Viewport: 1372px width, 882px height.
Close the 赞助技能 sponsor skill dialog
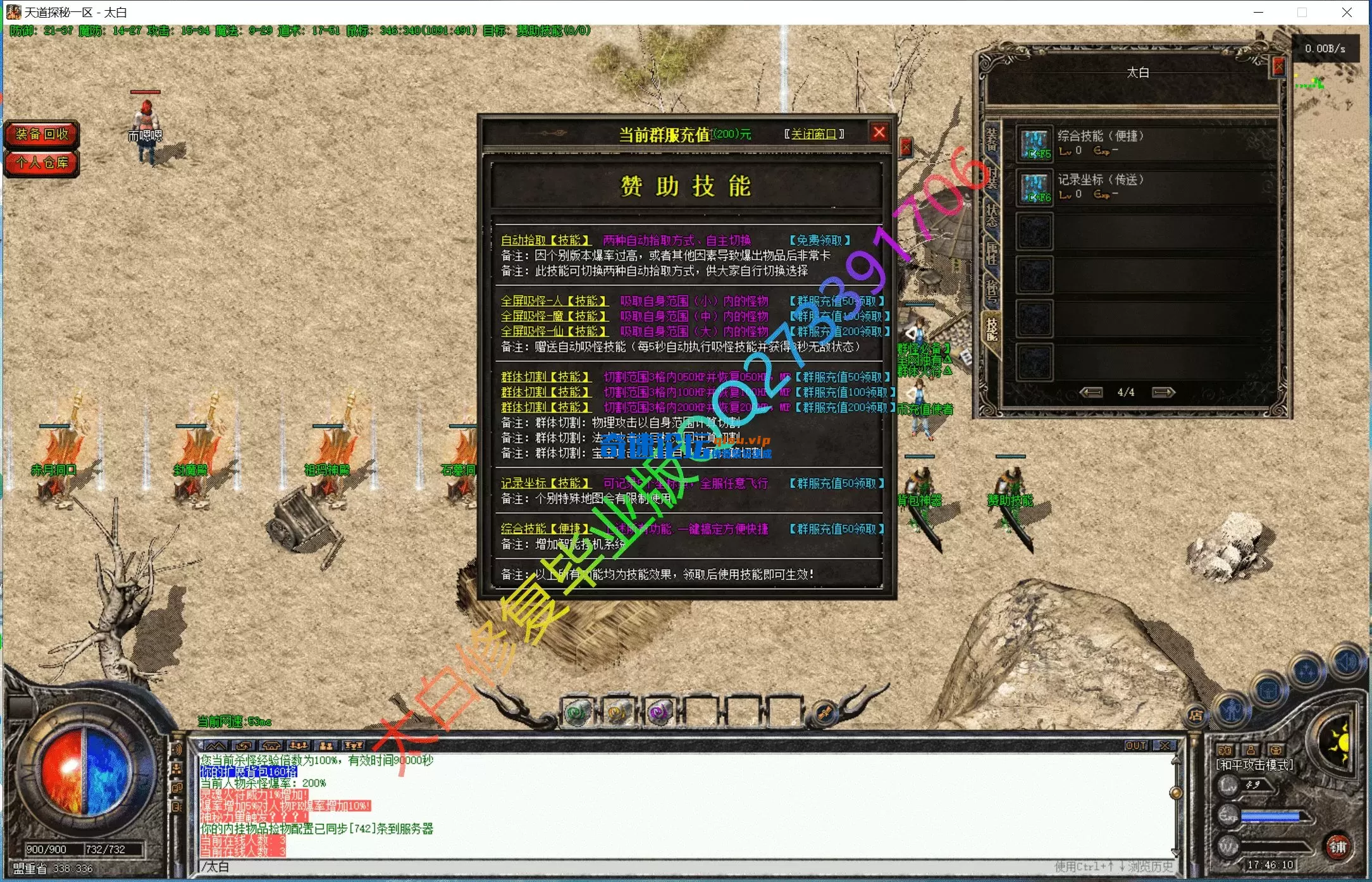tap(879, 133)
